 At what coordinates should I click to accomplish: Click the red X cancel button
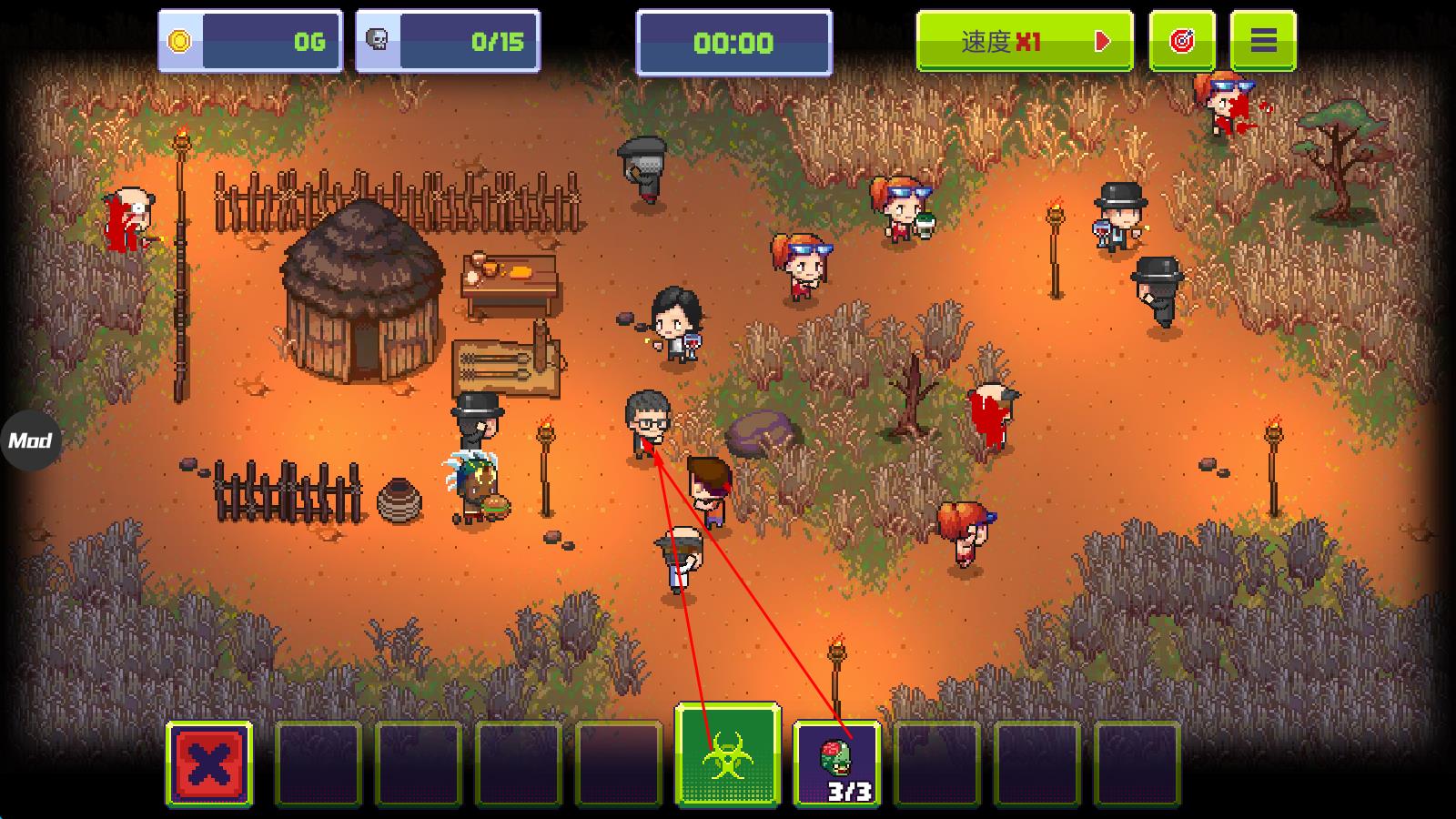pos(209,763)
